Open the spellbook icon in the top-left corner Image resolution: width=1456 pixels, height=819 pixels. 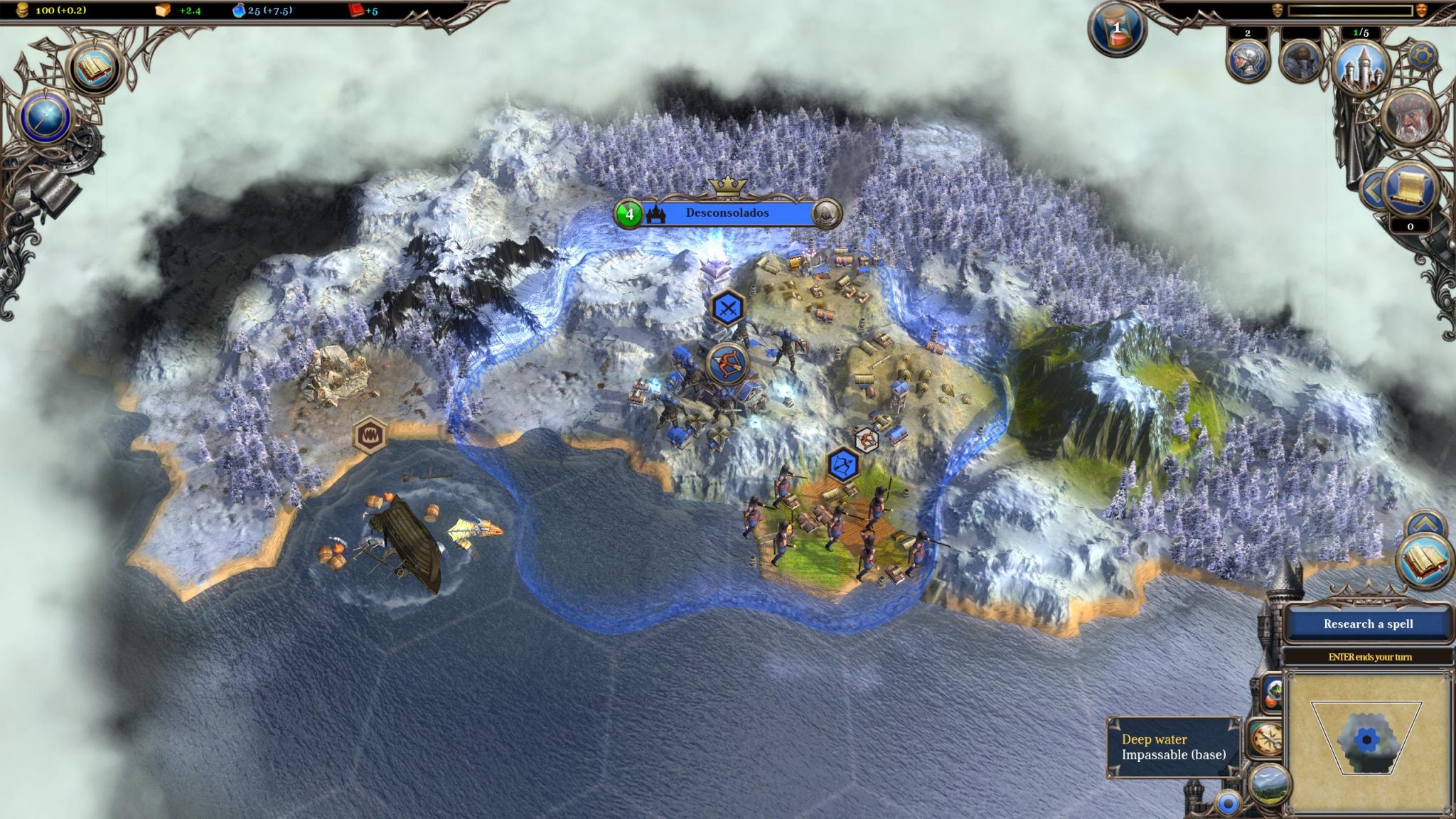click(95, 69)
